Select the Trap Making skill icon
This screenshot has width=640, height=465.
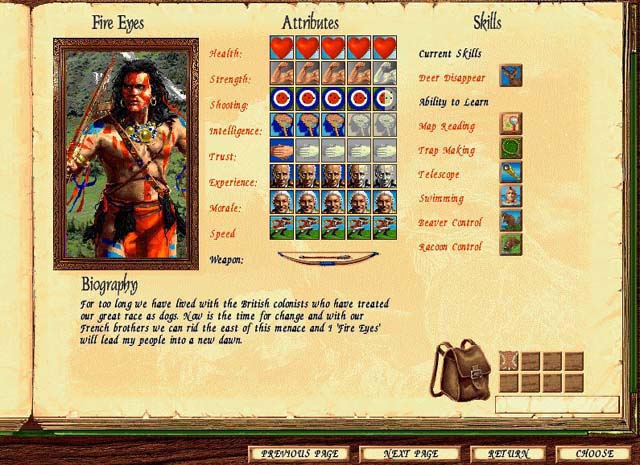tap(511, 148)
